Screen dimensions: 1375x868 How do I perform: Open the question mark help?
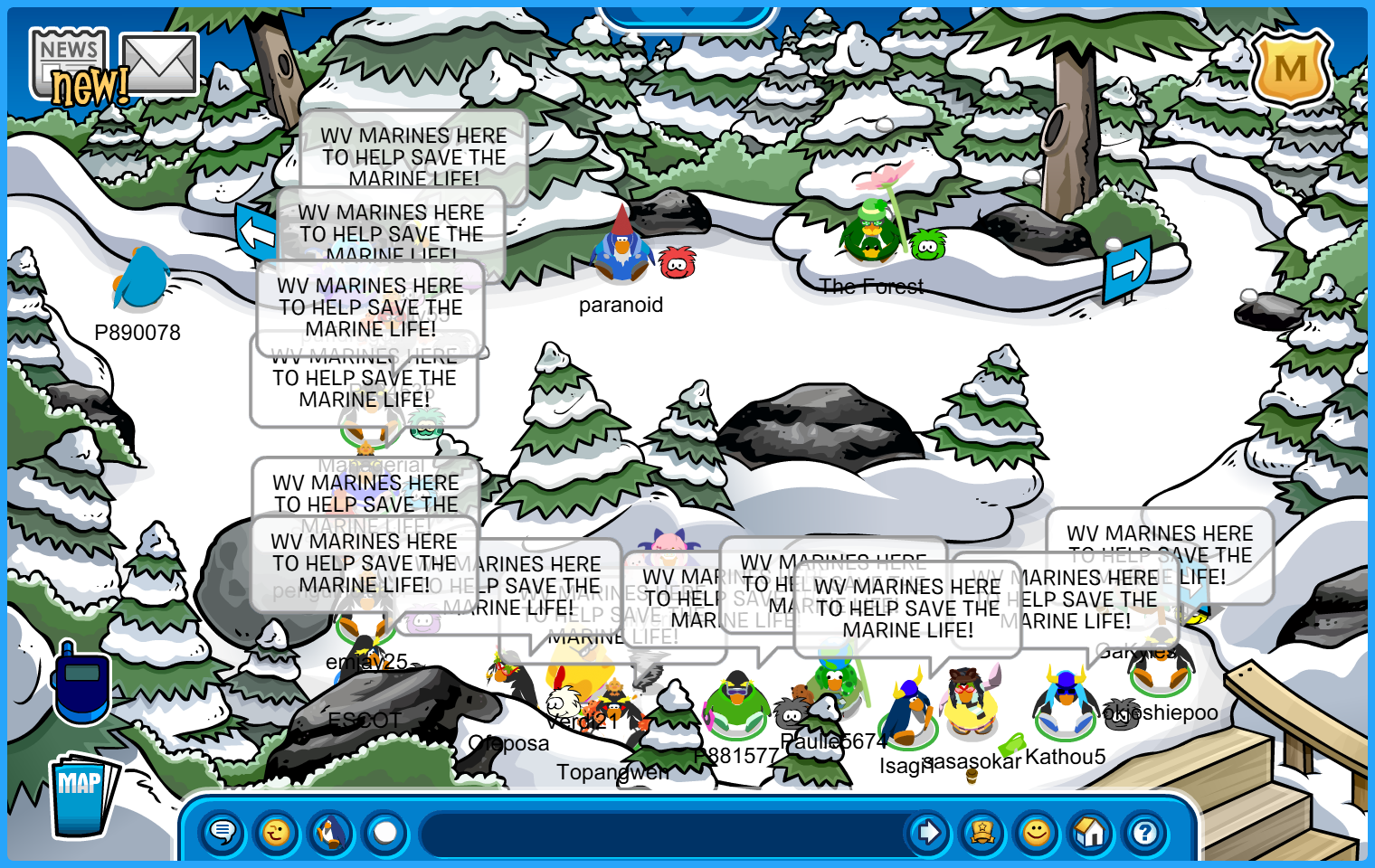tap(1145, 832)
